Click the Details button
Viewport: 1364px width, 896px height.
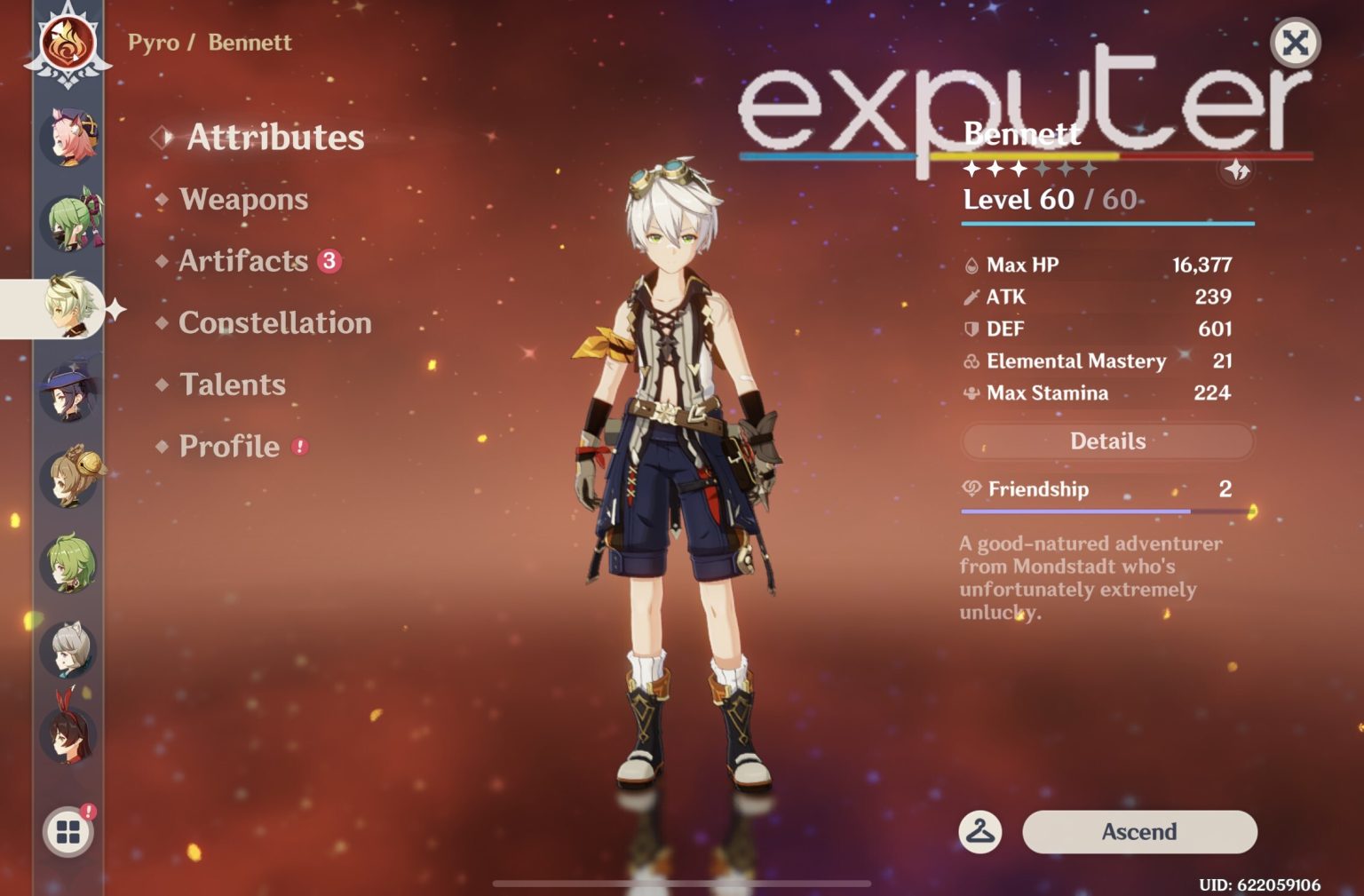[x=1107, y=440]
